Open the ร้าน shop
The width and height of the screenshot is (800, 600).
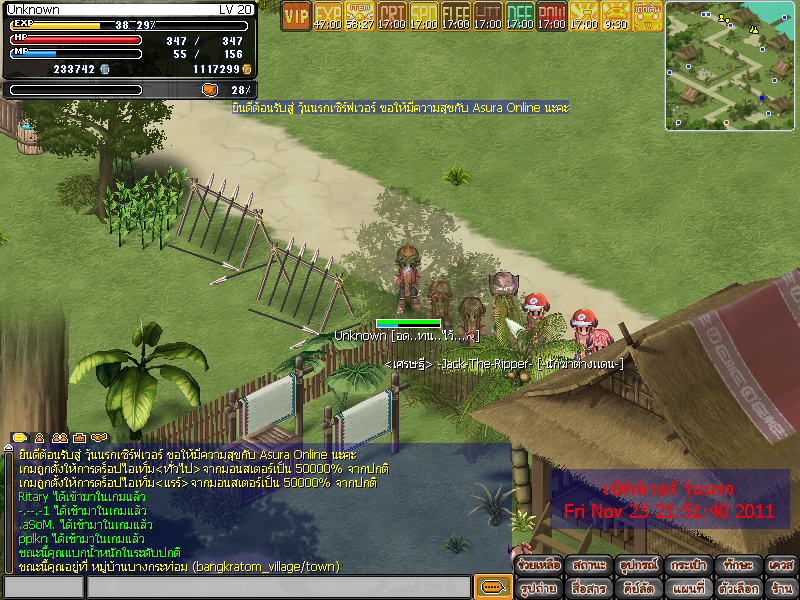pos(781,588)
